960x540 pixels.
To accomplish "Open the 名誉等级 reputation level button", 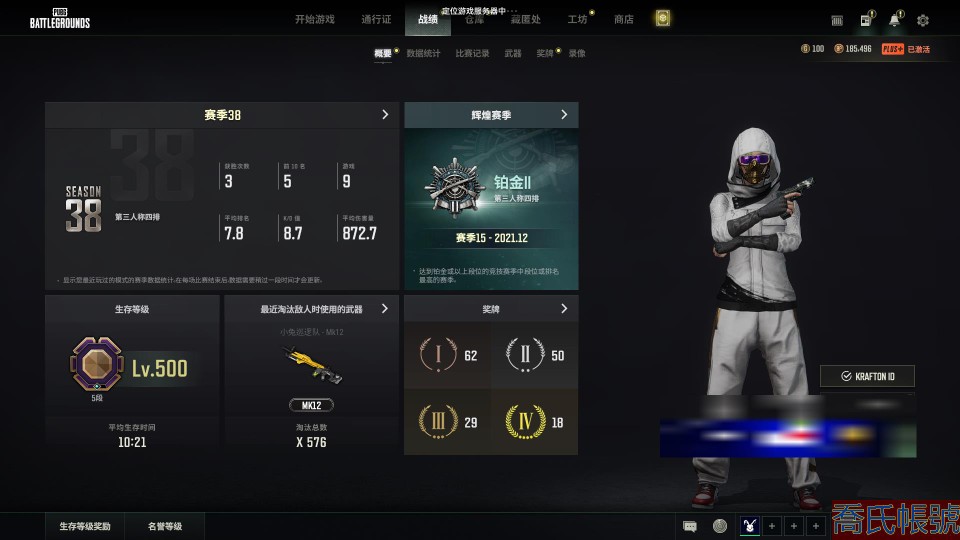I will 165,526.
